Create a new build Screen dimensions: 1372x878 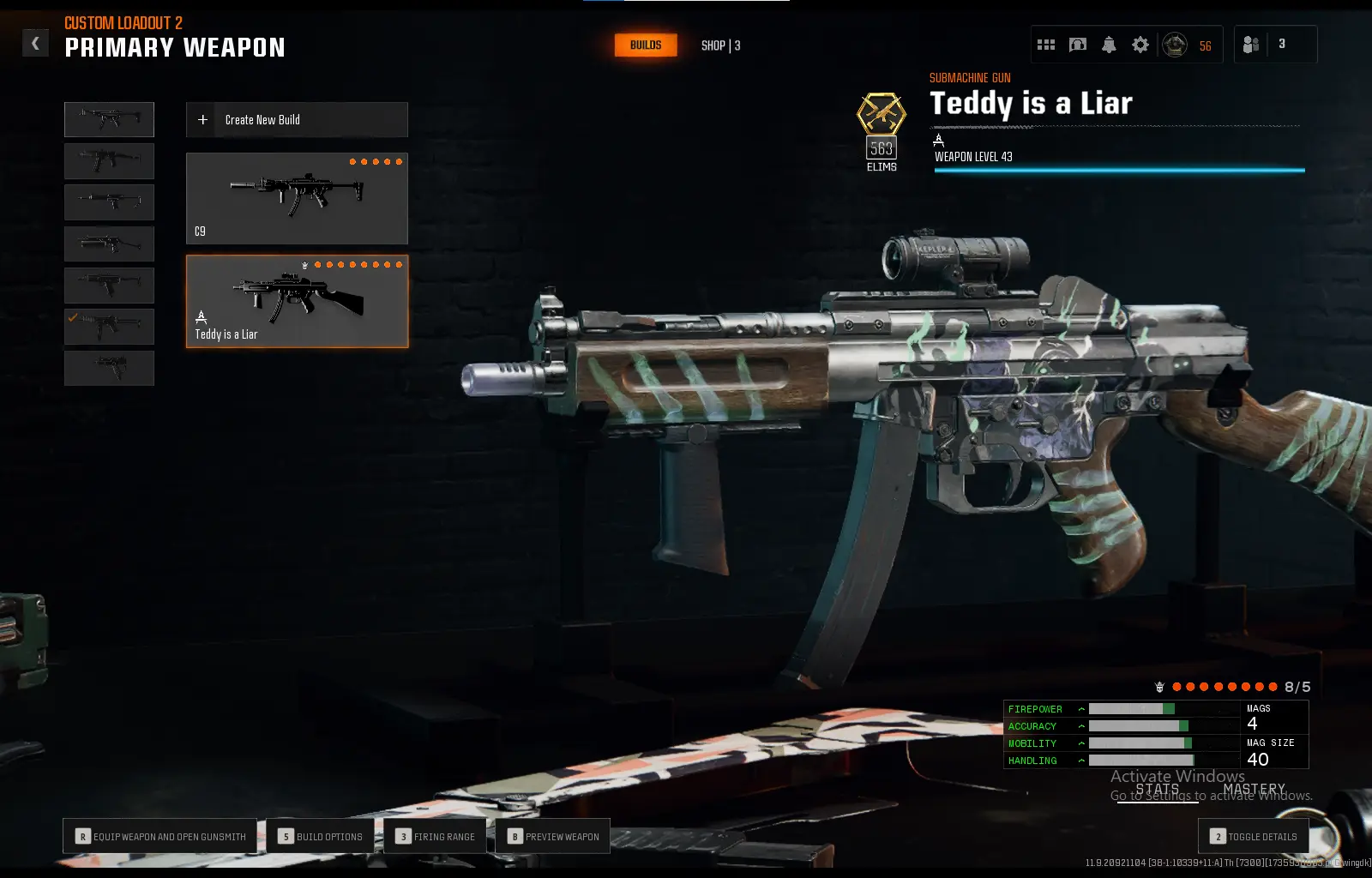(x=297, y=120)
